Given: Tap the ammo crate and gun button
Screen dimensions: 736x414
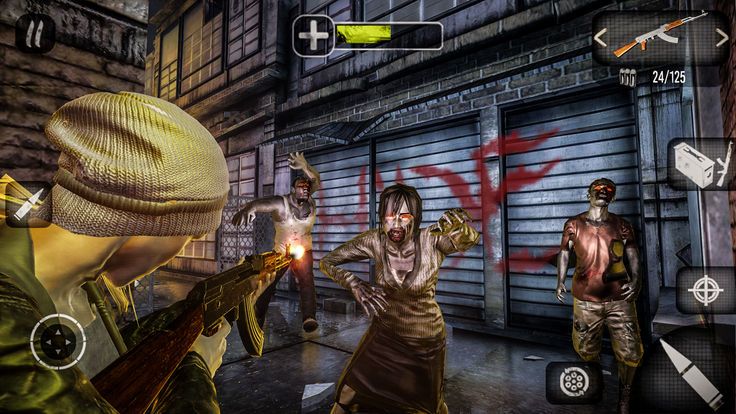Looking at the screenshot, I should click(x=701, y=164).
